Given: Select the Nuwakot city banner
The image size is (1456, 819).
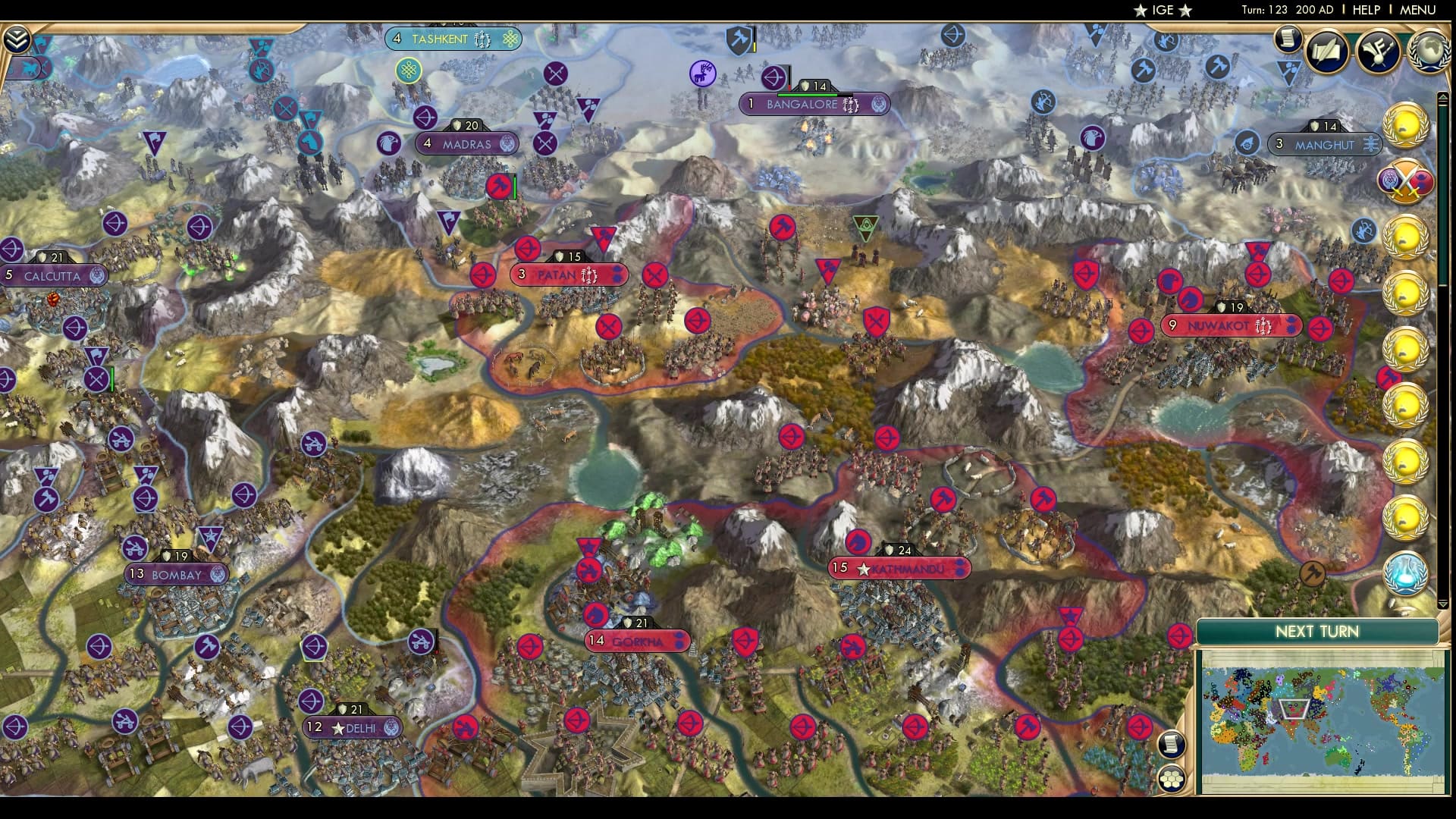Looking at the screenshot, I should click(x=1230, y=326).
